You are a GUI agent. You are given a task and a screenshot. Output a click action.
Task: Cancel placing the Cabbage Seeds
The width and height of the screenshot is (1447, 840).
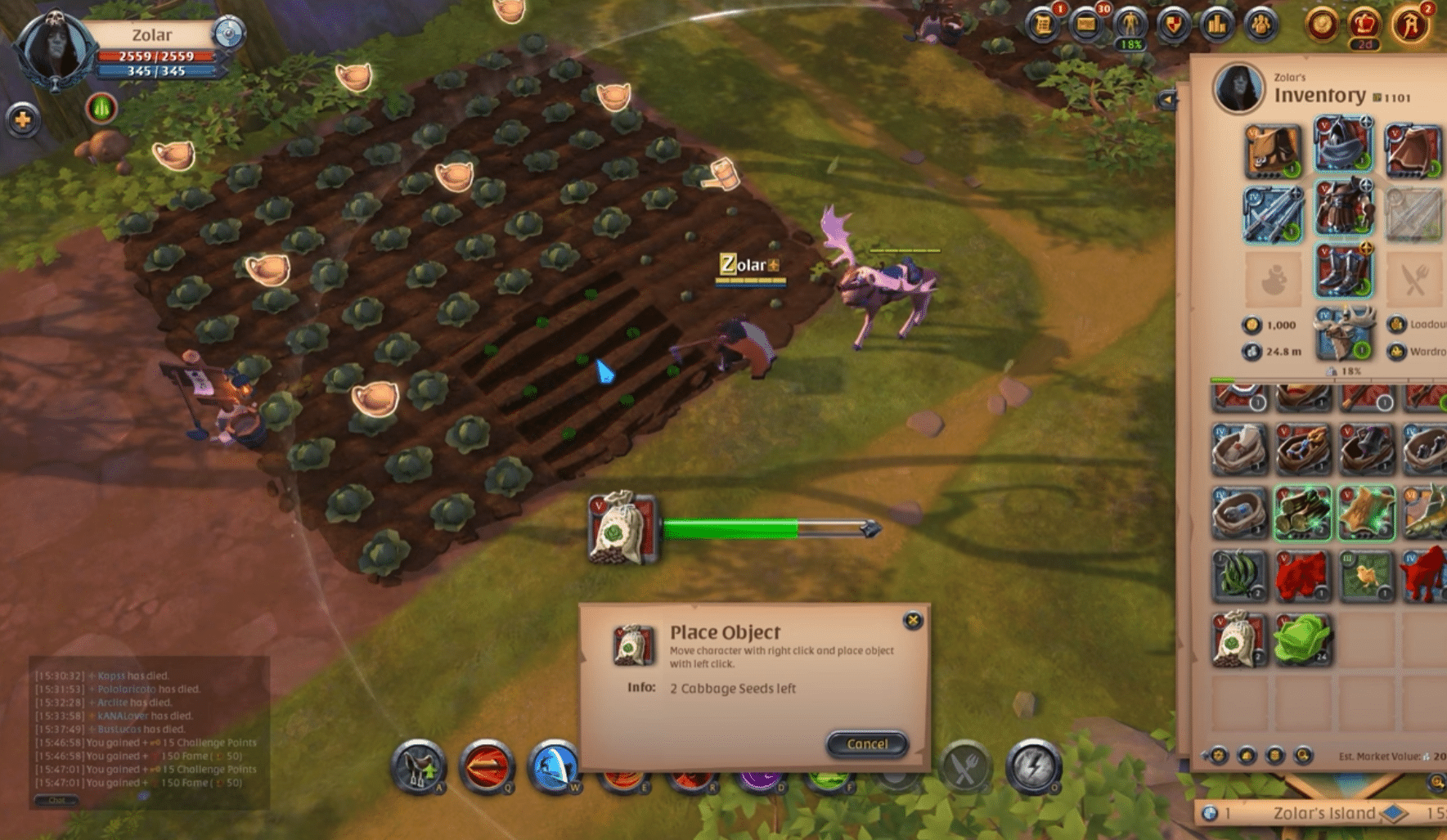click(865, 744)
